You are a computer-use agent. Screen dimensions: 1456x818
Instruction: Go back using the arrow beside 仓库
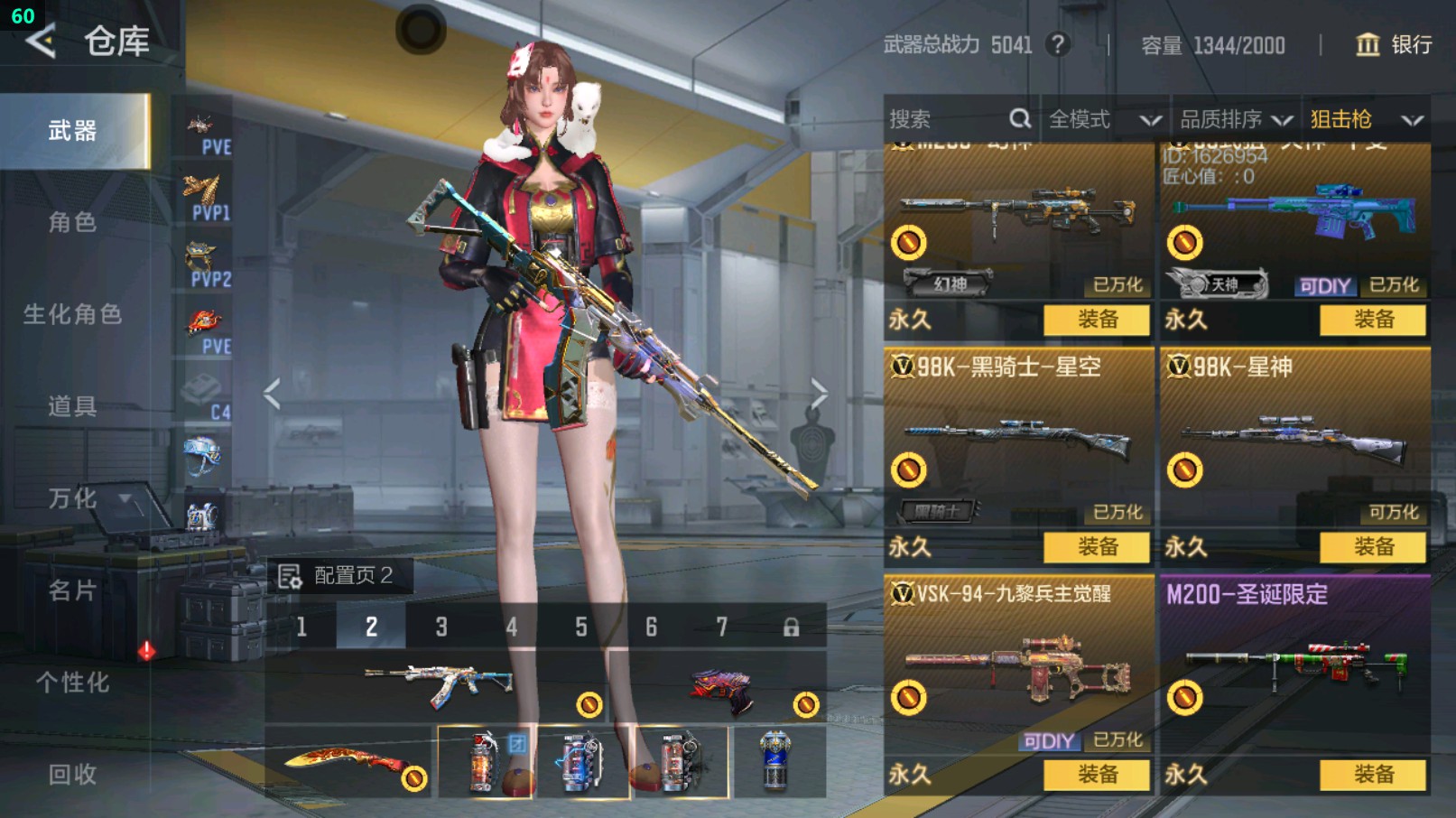pyautogui.click(x=41, y=41)
